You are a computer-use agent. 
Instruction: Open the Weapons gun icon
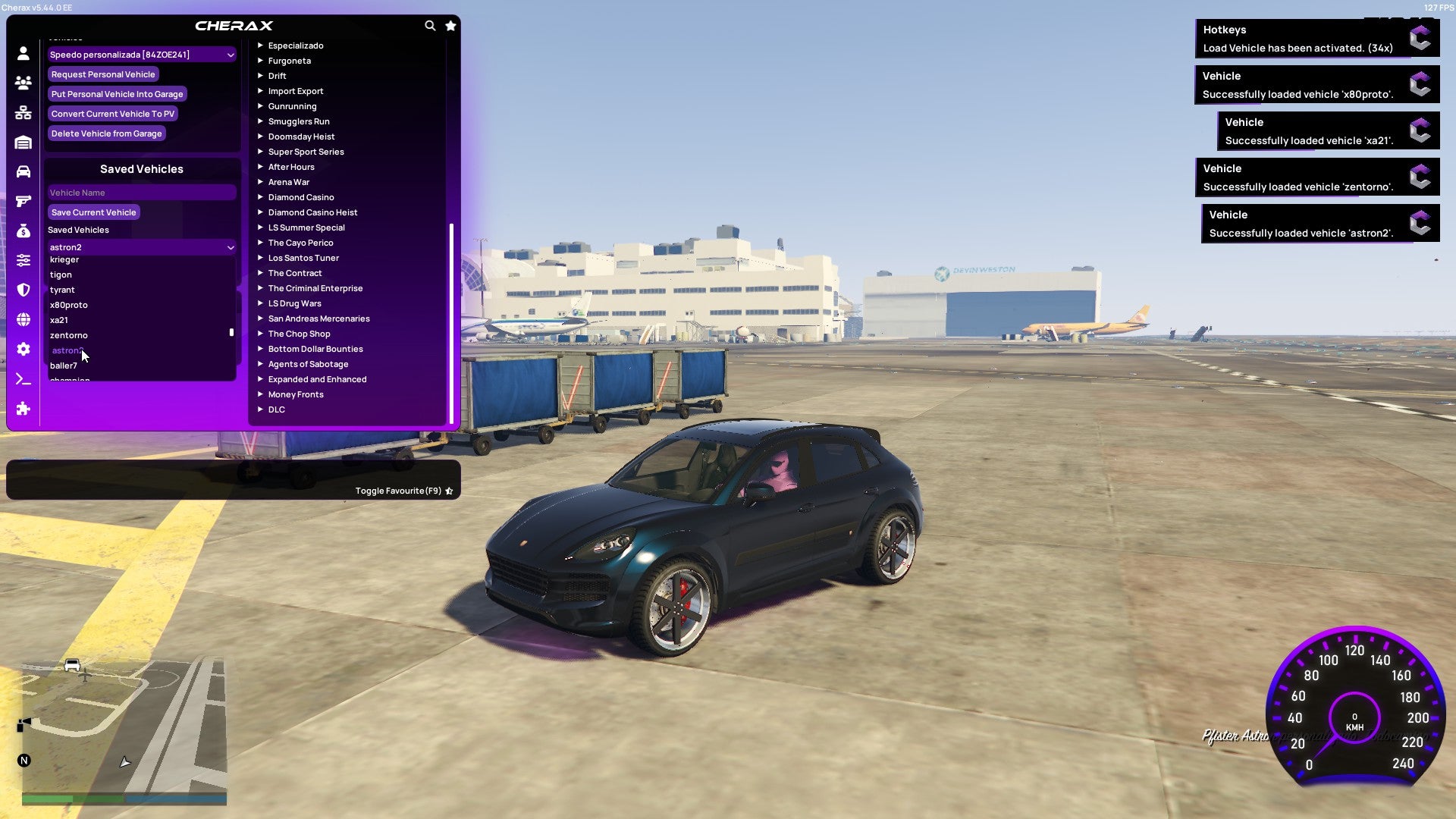23,200
